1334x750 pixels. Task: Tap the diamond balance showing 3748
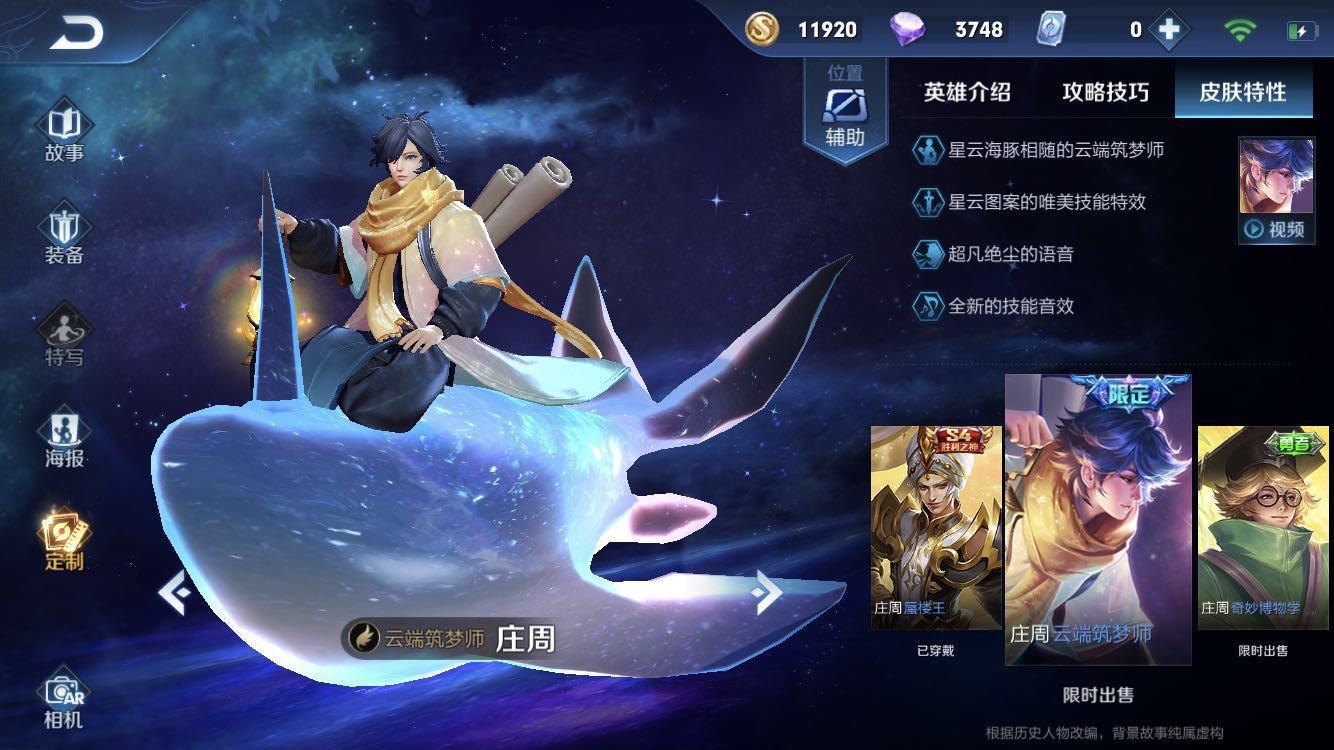(x=945, y=29)
